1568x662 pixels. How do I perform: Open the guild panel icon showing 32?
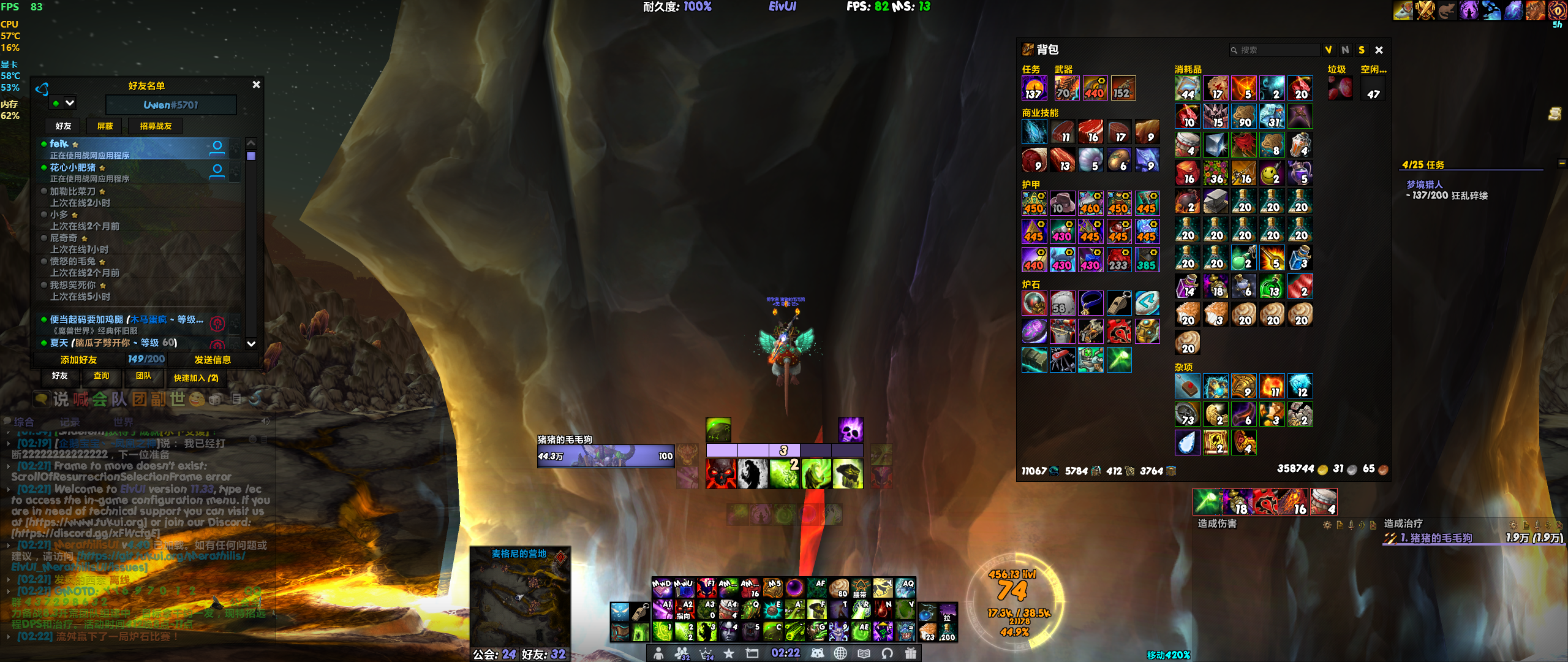[682, 653]
